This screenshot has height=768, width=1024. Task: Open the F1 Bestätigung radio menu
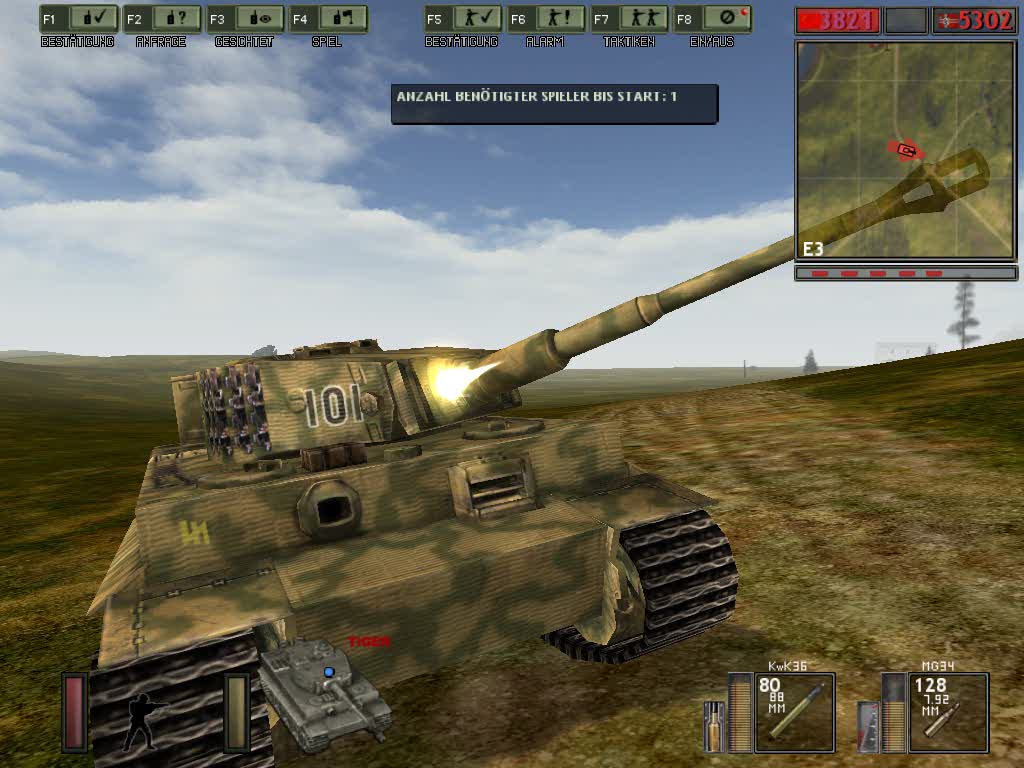tap(77, 19)
